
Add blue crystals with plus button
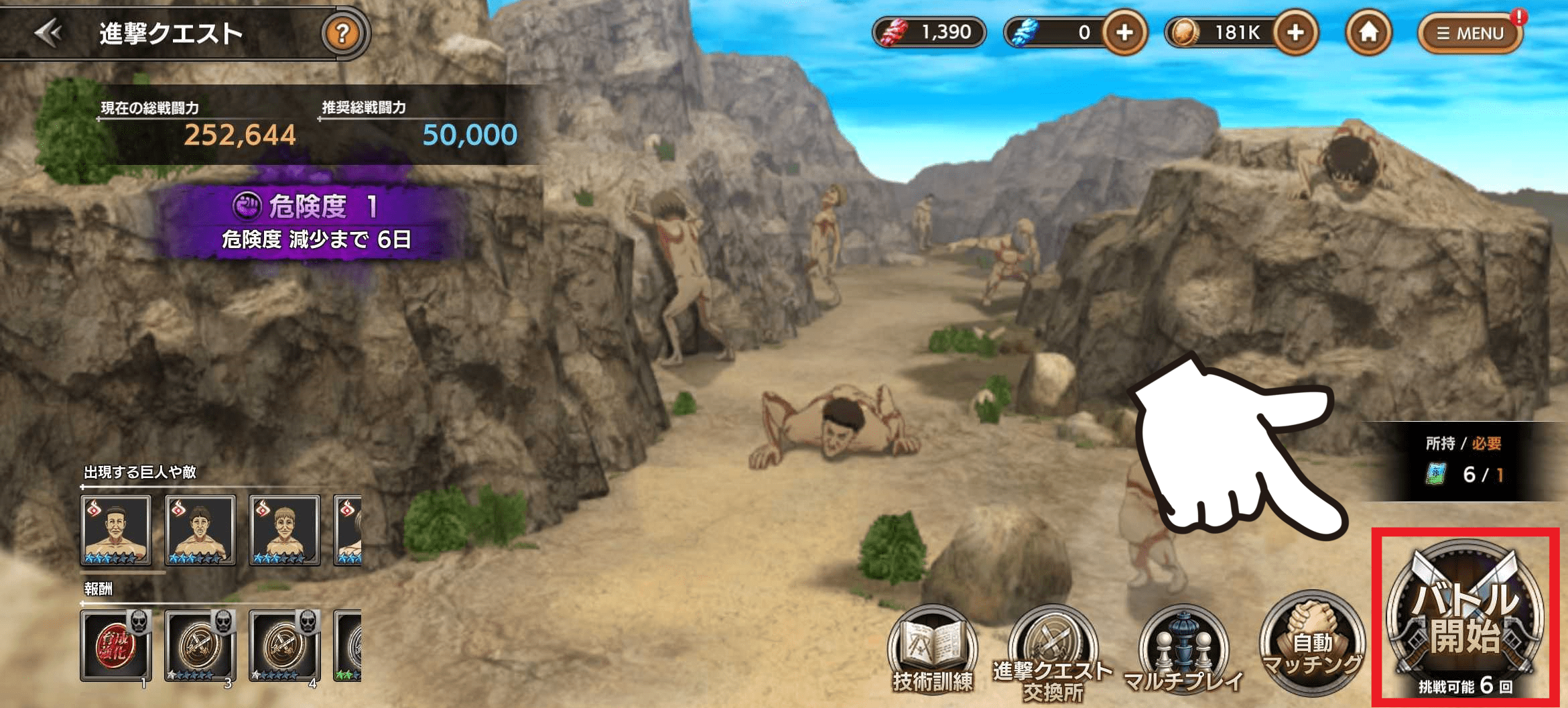1124,32
